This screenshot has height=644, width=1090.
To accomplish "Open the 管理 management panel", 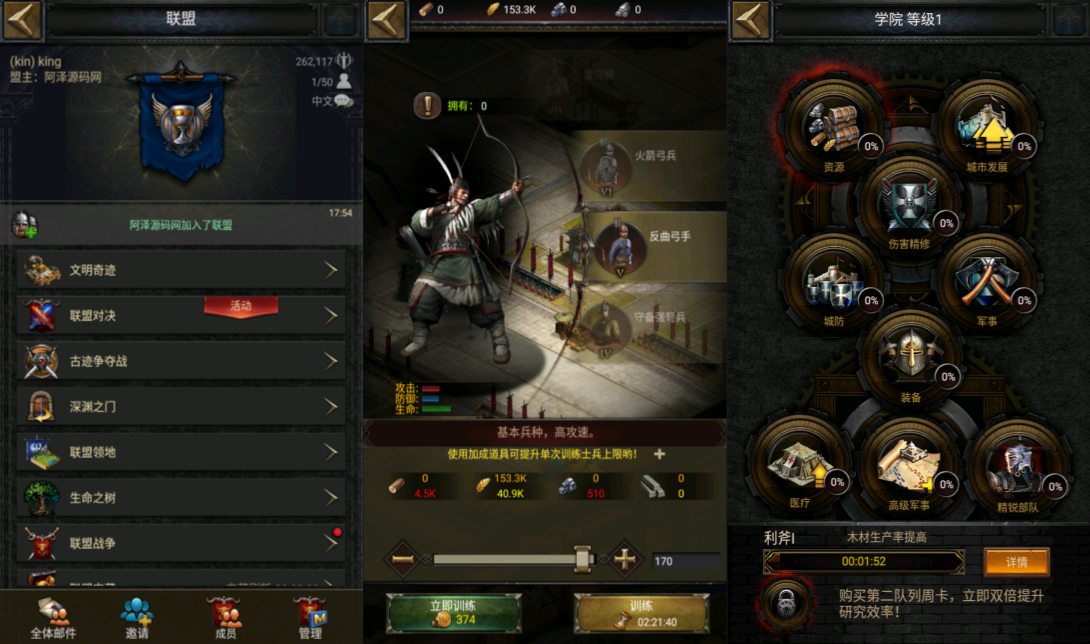I will (x=310, y=617).
